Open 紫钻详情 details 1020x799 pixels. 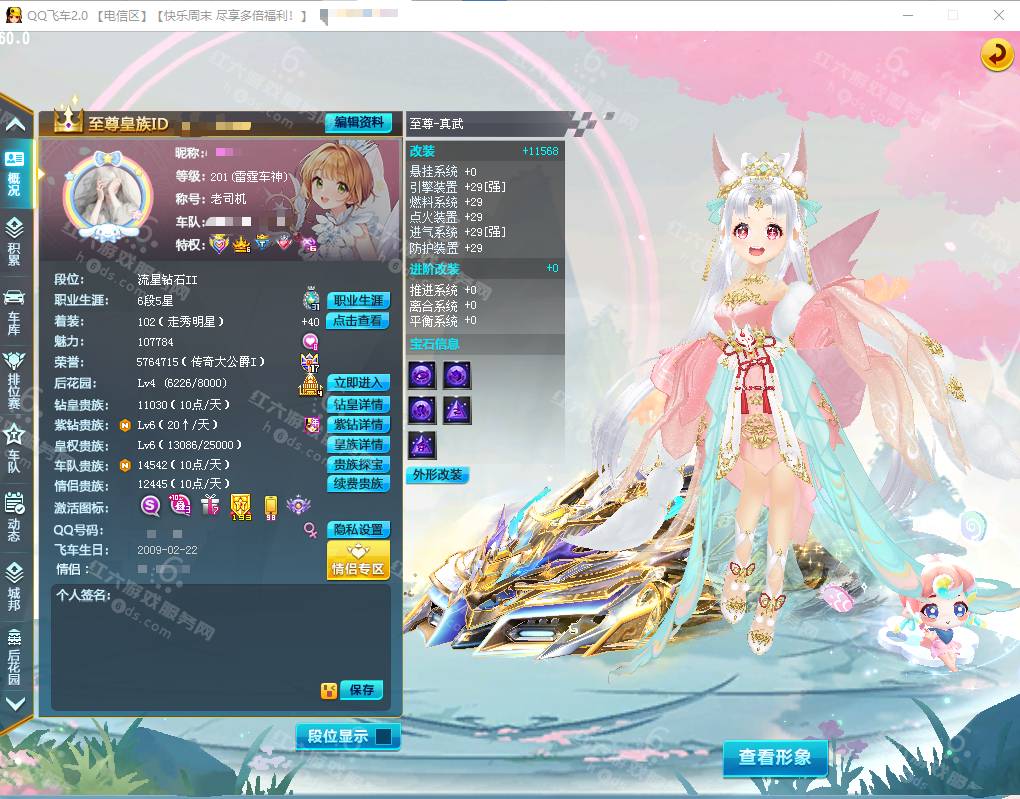click(x=358, y=425)
